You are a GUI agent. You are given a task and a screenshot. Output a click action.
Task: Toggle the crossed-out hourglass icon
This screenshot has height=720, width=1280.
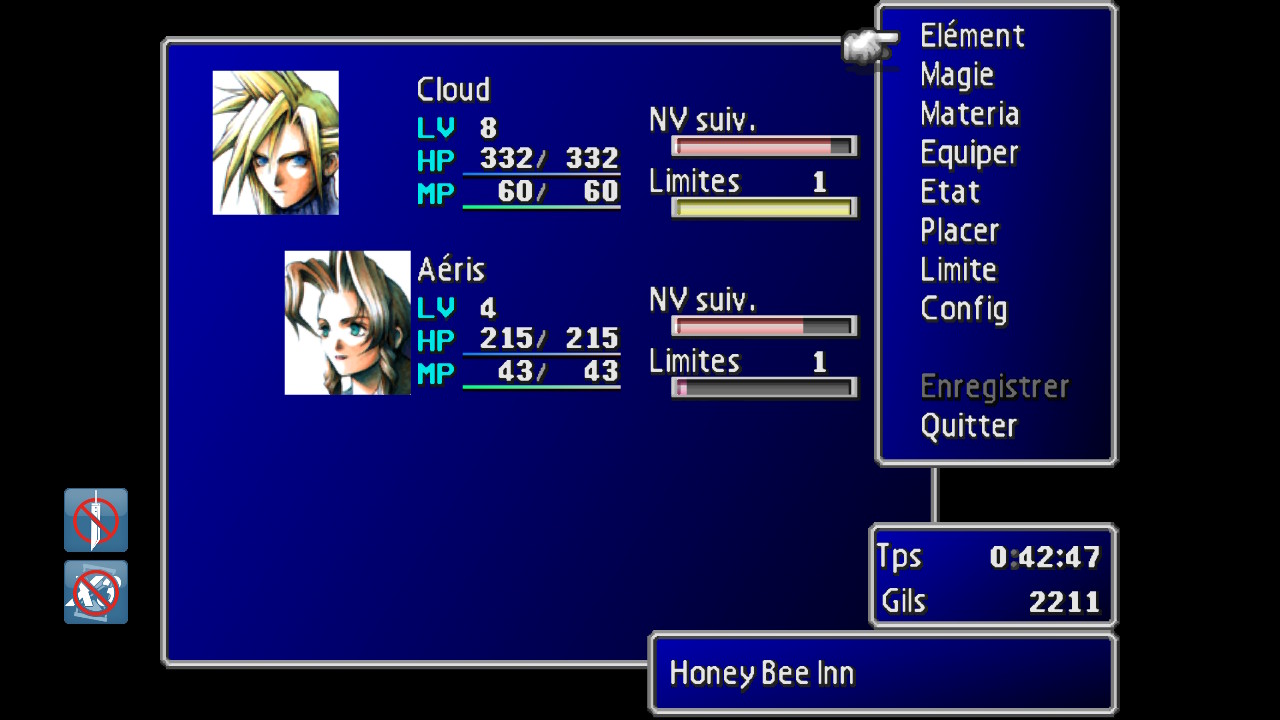coord(96,592)
